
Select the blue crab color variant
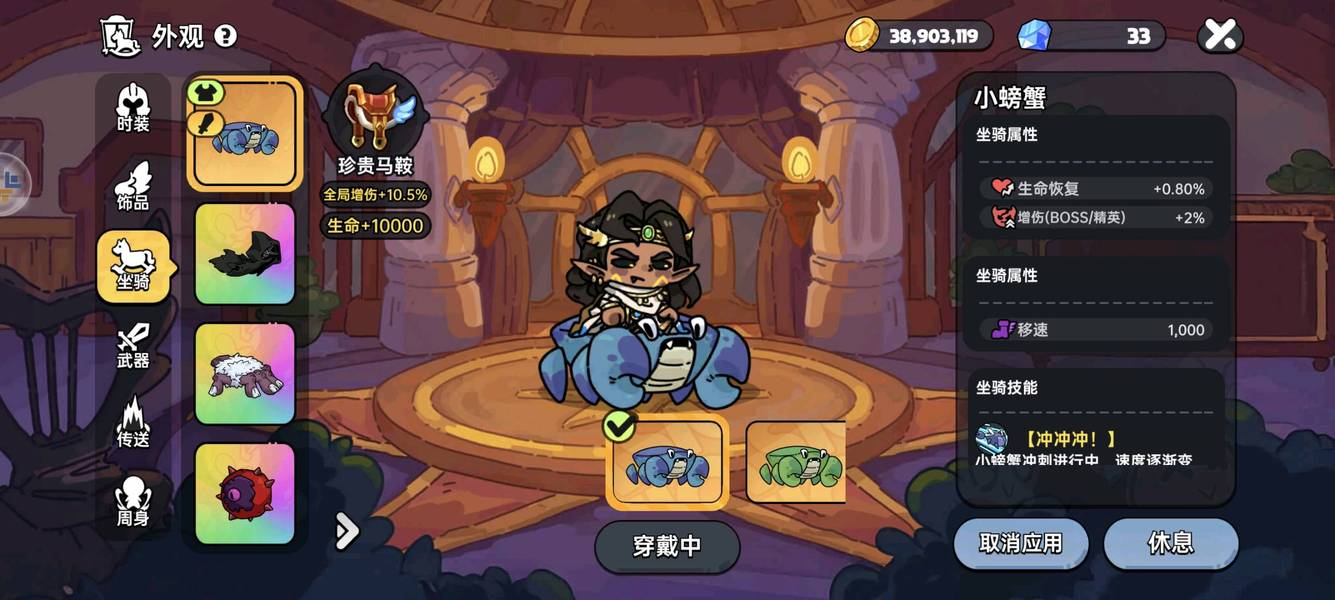(x=667, y=462)
